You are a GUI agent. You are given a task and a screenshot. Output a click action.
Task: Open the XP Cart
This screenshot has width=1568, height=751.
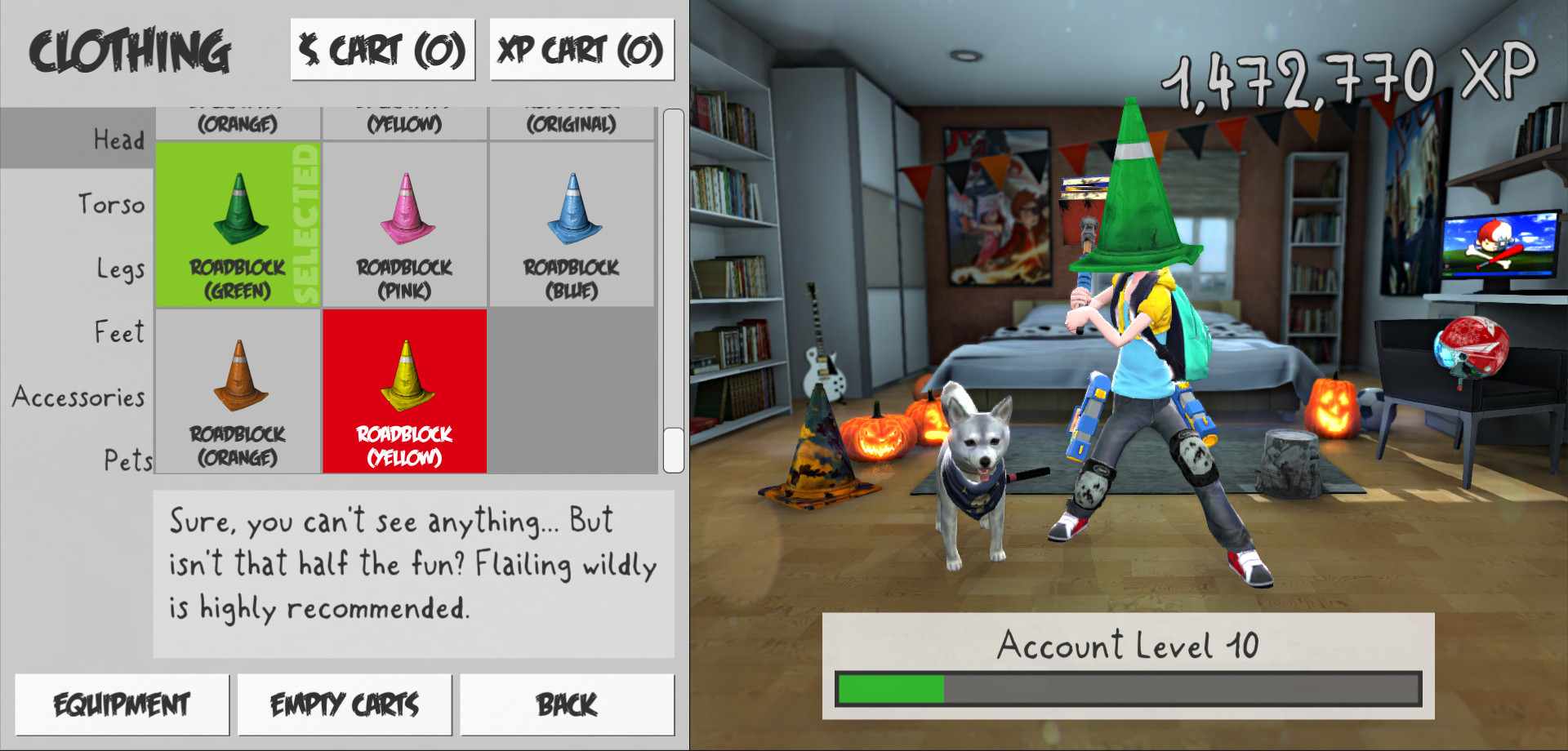click(x=582, y=49)
